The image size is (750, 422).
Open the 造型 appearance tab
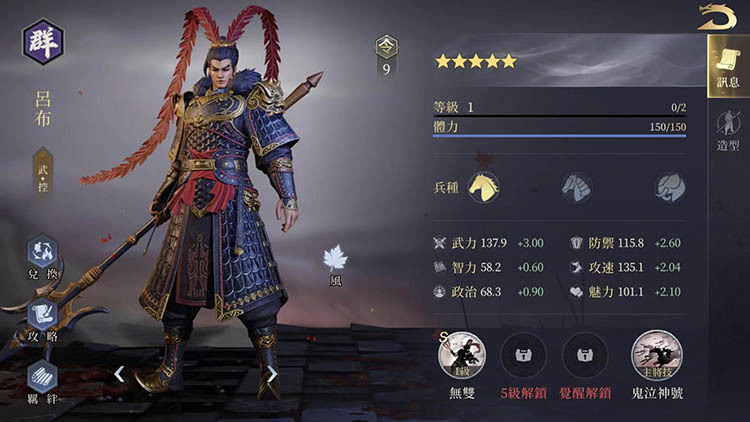726,131
